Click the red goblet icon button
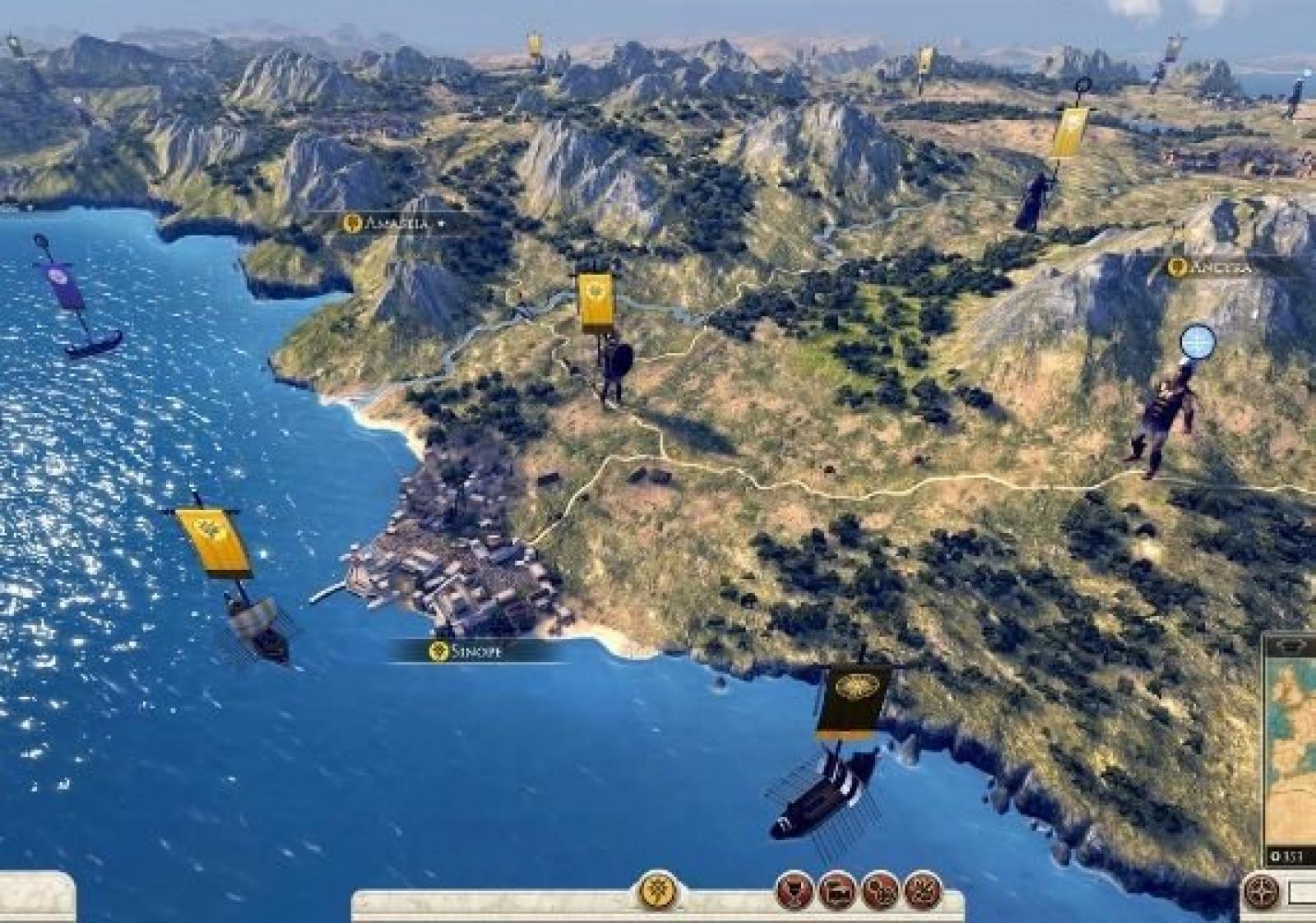Viewport: 1316px width, 923px height. 795,890
